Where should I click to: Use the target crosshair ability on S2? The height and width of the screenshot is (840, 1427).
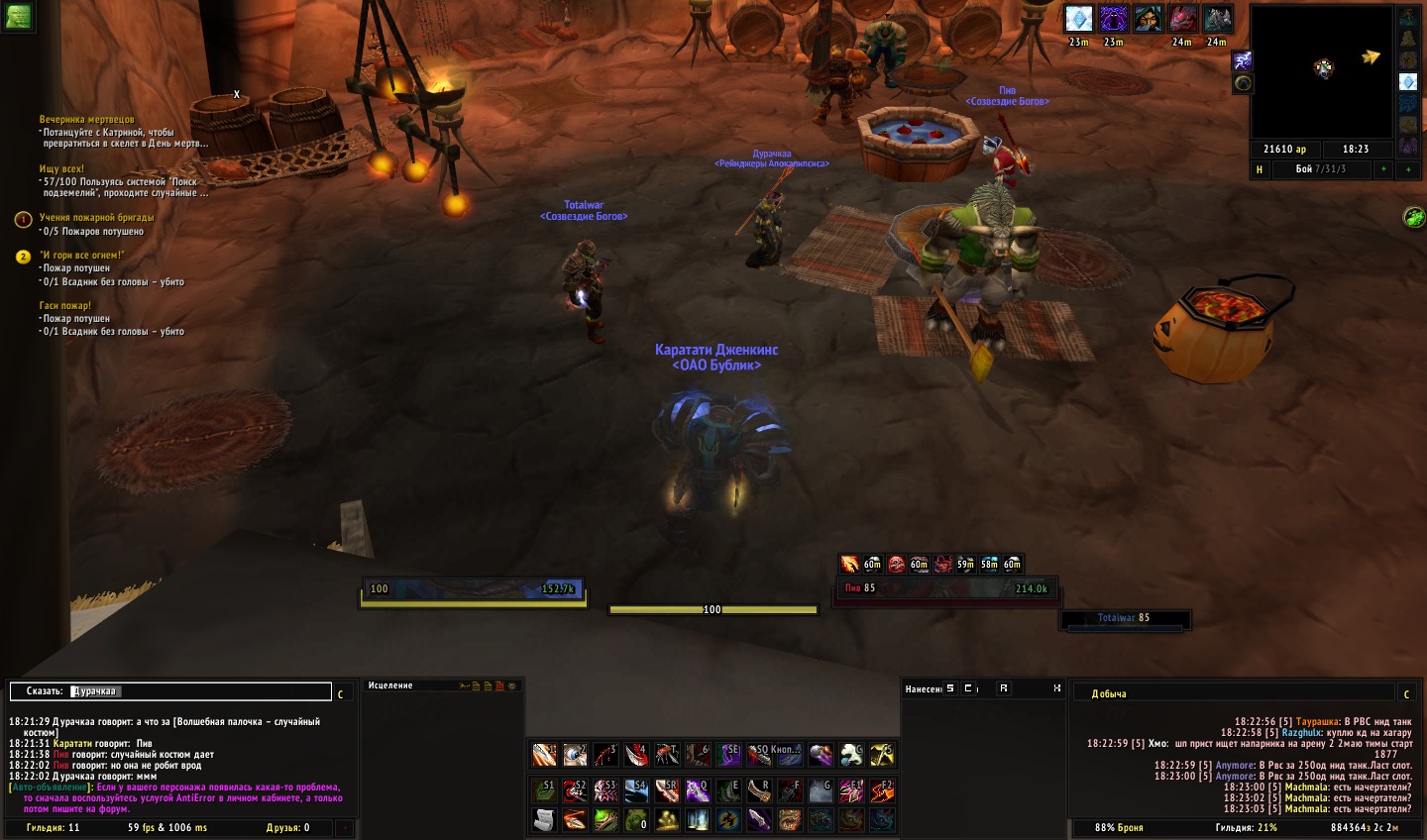[x=575, y=790]
